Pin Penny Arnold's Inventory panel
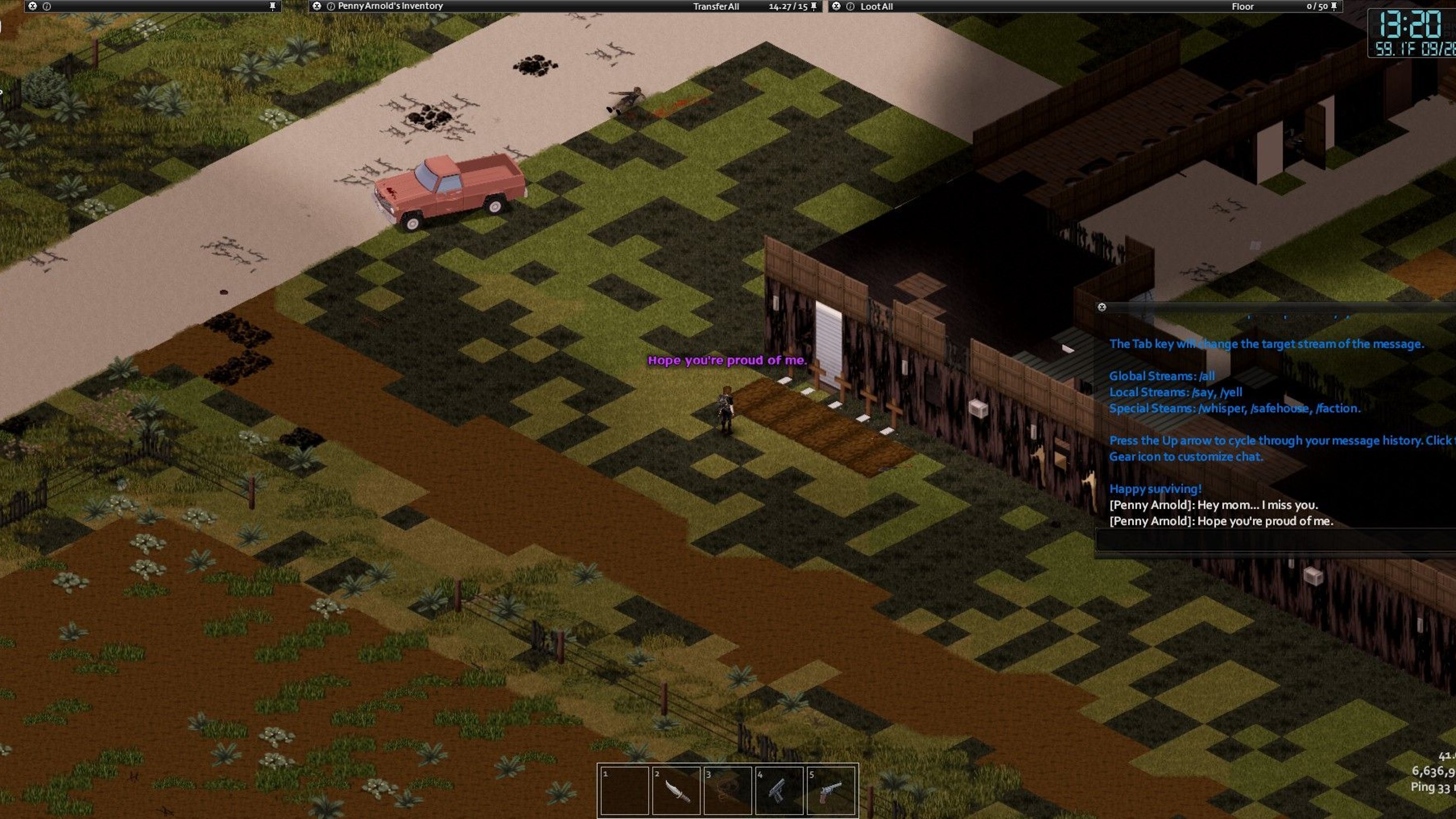1456x819 pixels. [x=814, y=6]
